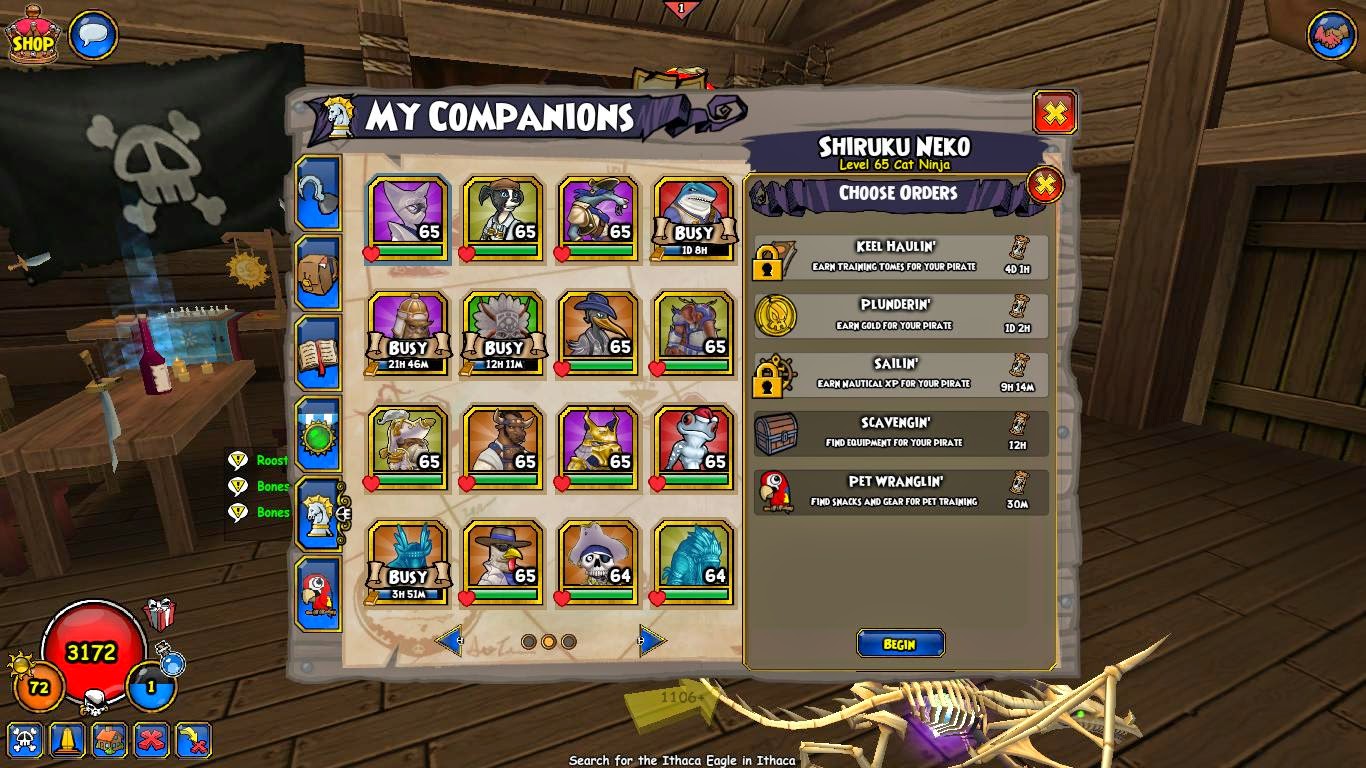
Task: Select the Scavengin' equipment order
Action: 900,433
